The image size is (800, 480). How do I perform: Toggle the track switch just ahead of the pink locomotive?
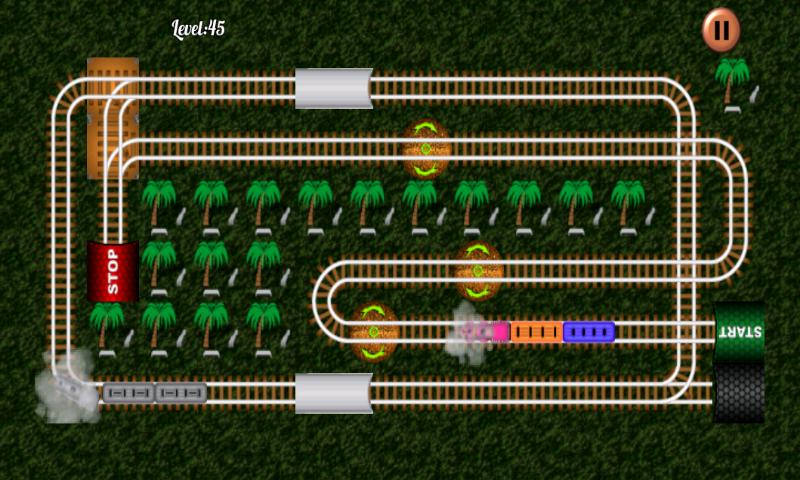click(375, 331)
